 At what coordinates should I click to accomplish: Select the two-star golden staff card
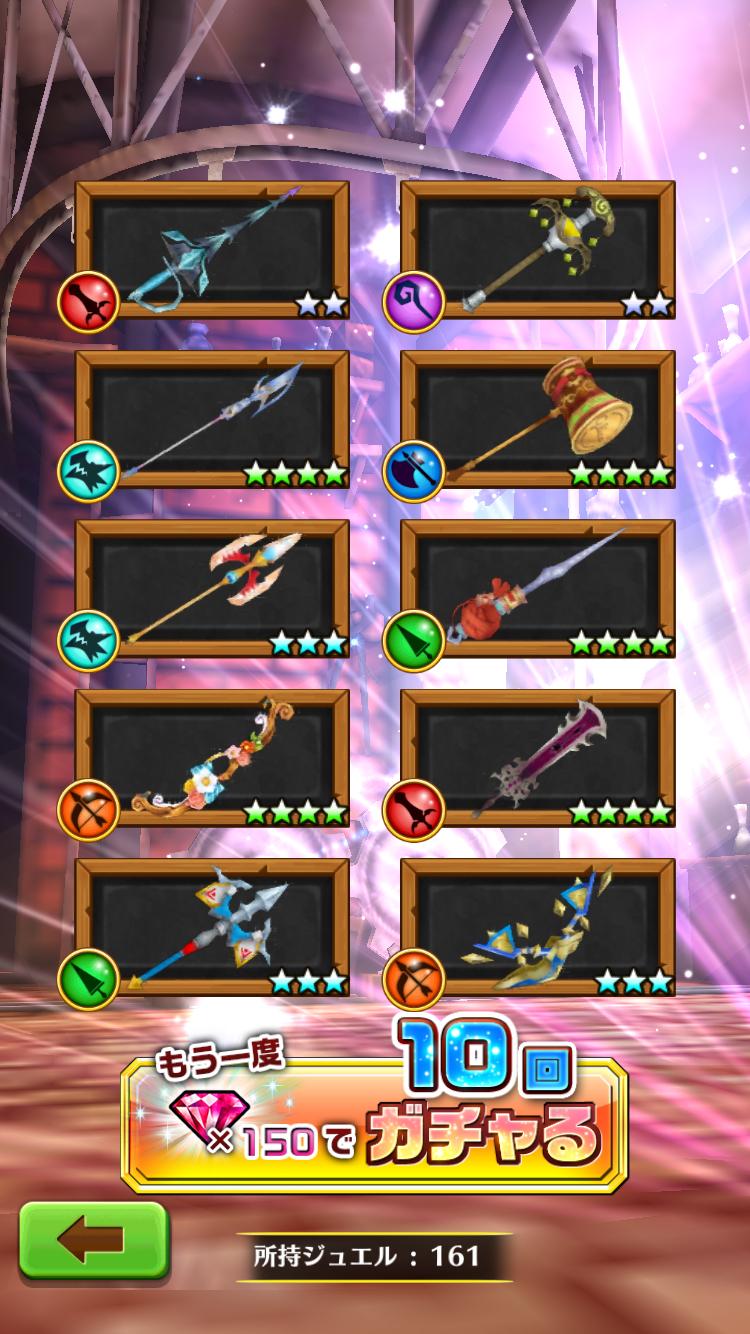[538, 250]
